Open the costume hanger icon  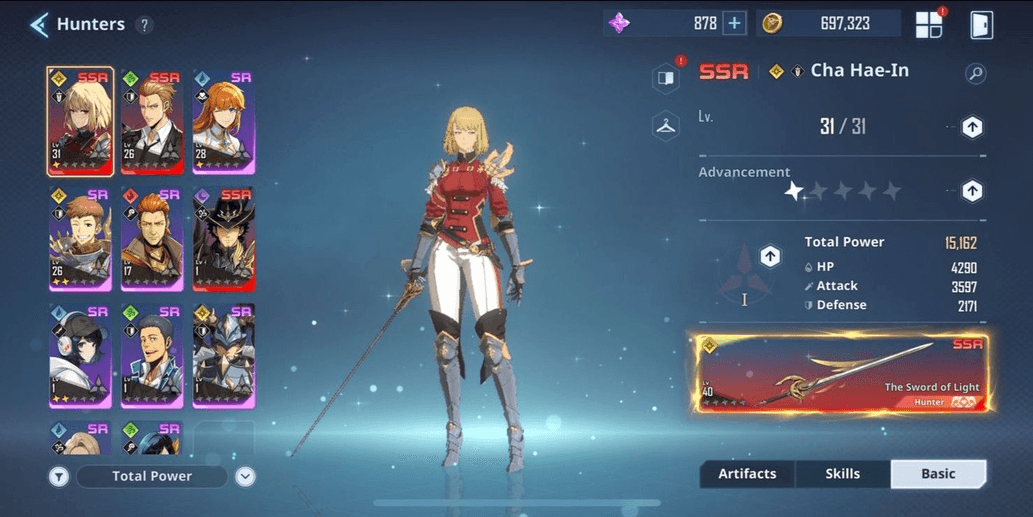(666, 126)
